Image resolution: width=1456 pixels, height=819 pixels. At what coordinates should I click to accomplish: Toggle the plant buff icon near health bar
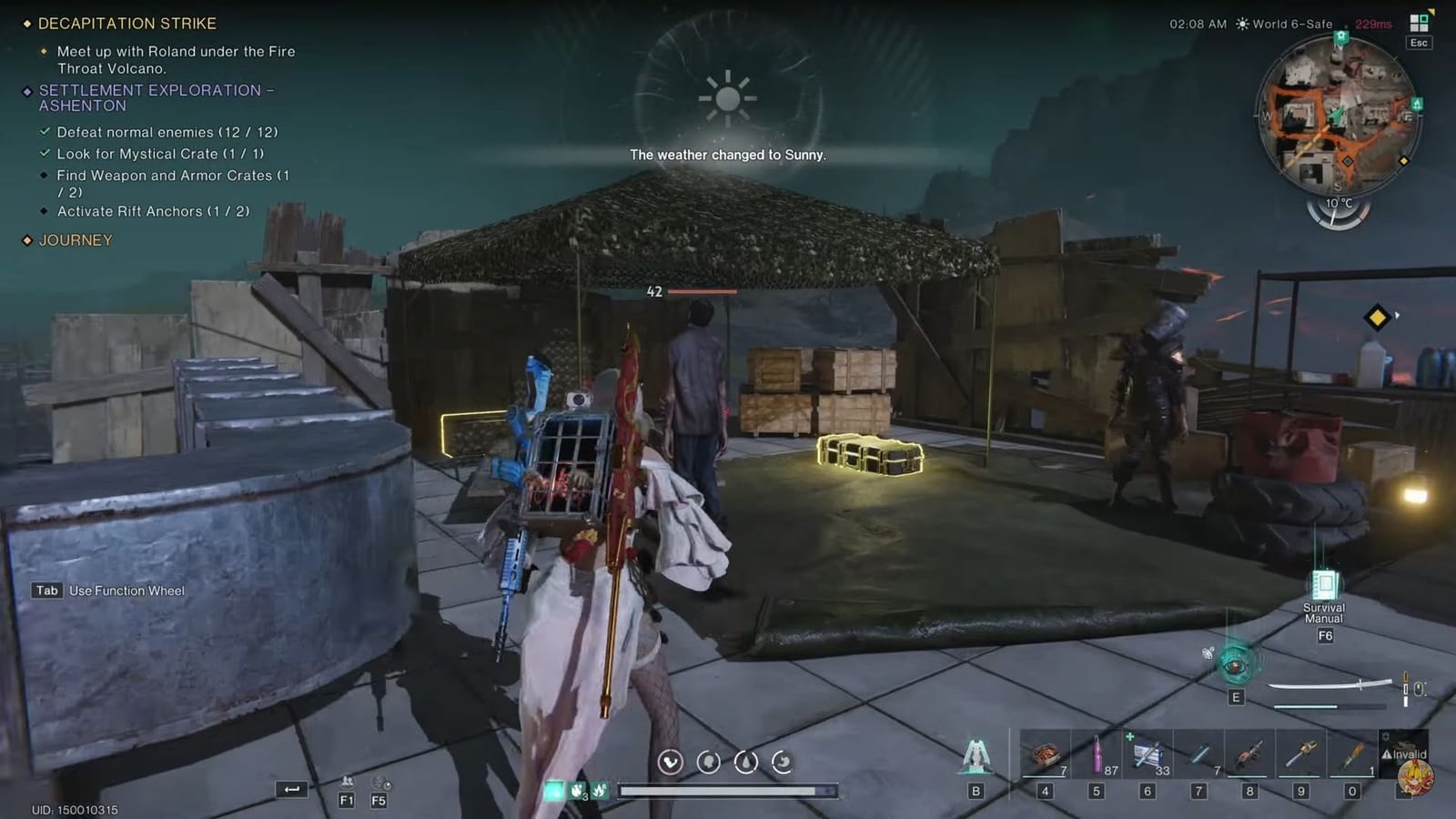(x=602, y=790)
